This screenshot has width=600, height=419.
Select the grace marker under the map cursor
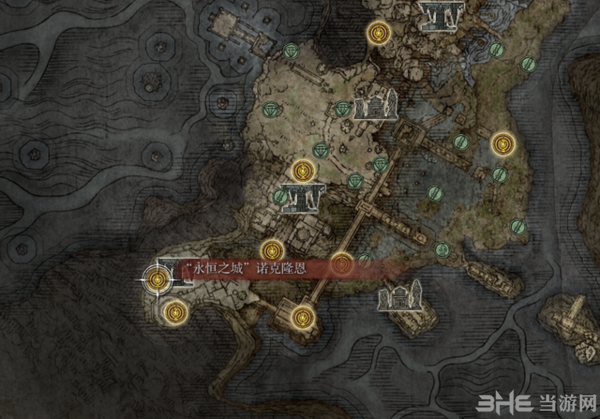point(157,276)
